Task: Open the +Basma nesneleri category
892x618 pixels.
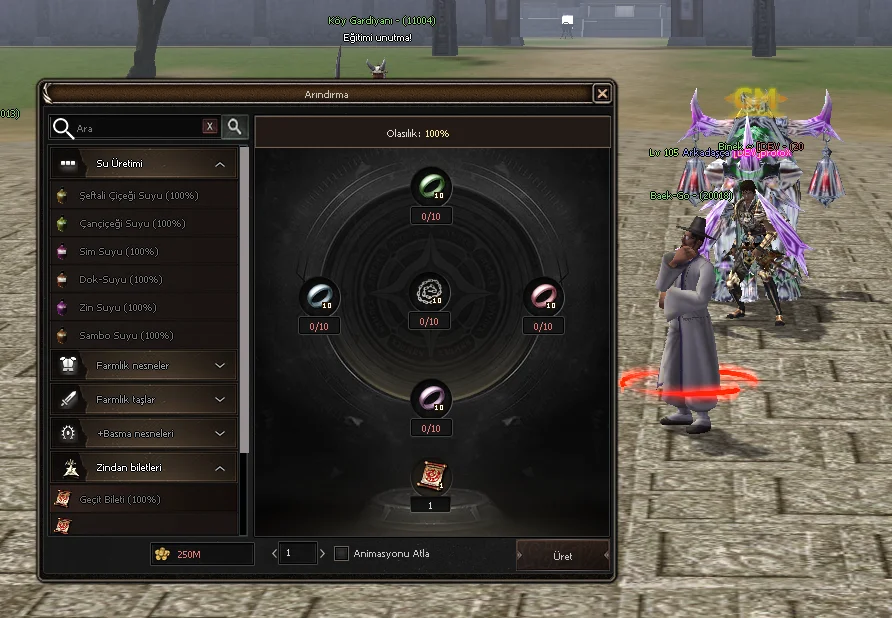Action: [220, 433]
